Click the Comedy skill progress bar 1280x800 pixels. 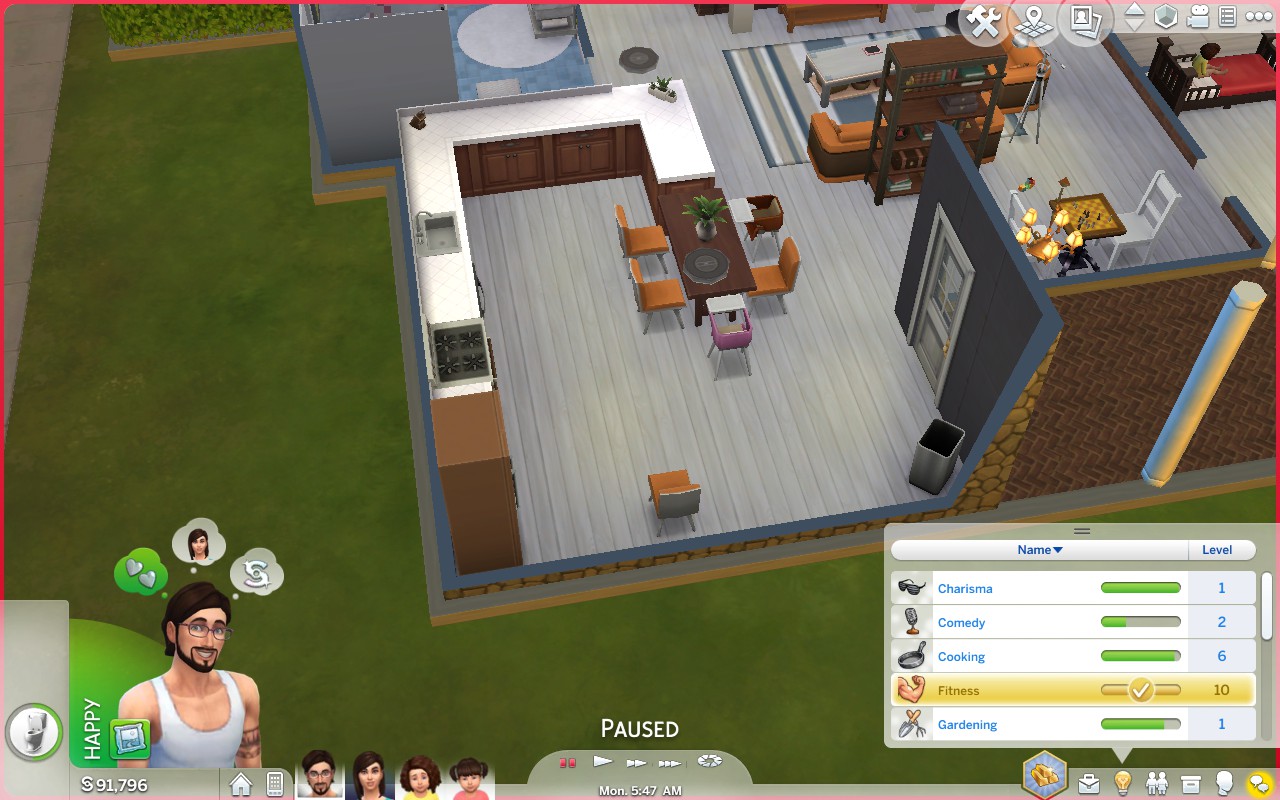(x=1140, y=622)
